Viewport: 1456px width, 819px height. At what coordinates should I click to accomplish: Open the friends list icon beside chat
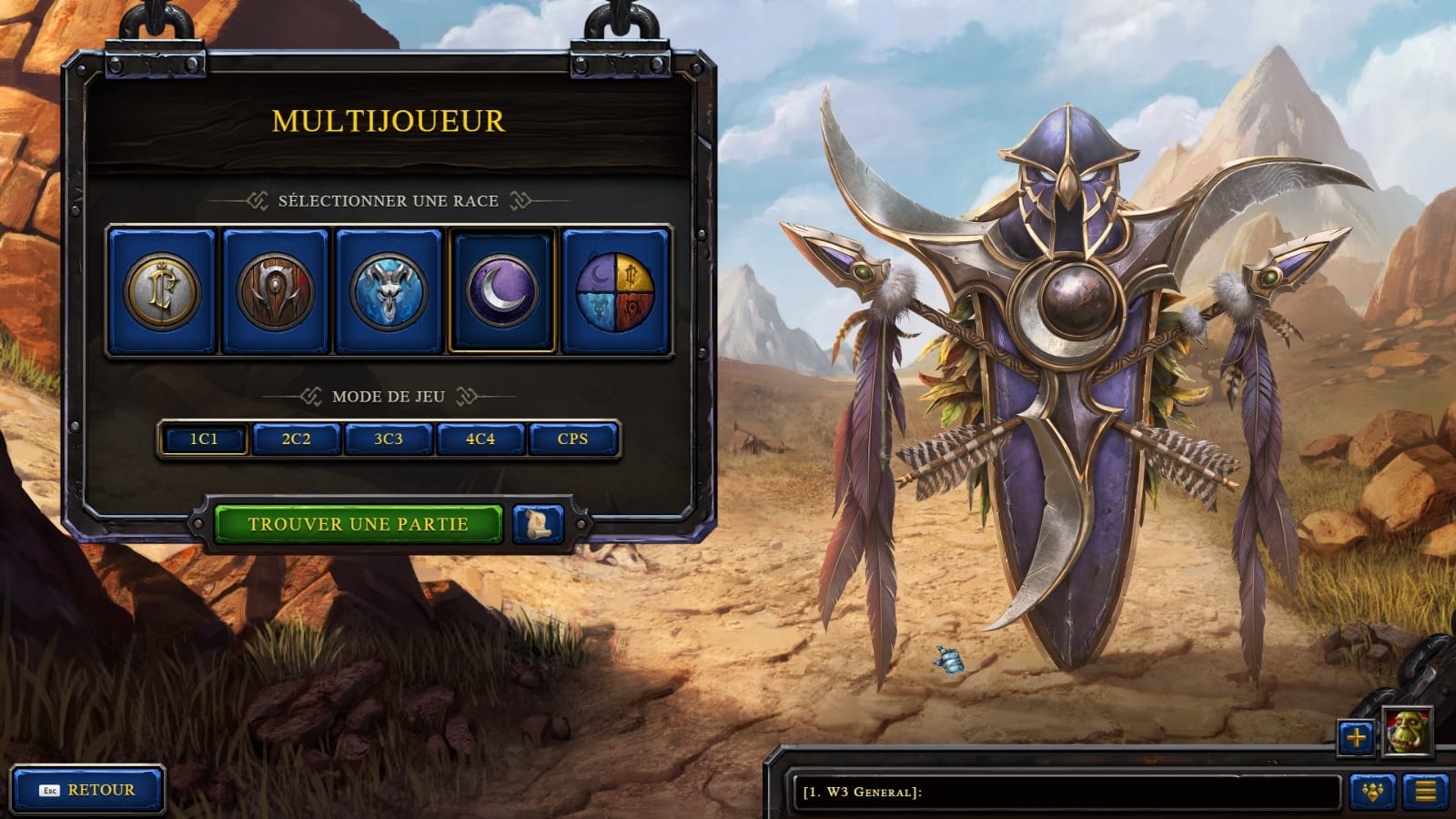tap(1372, 792)
